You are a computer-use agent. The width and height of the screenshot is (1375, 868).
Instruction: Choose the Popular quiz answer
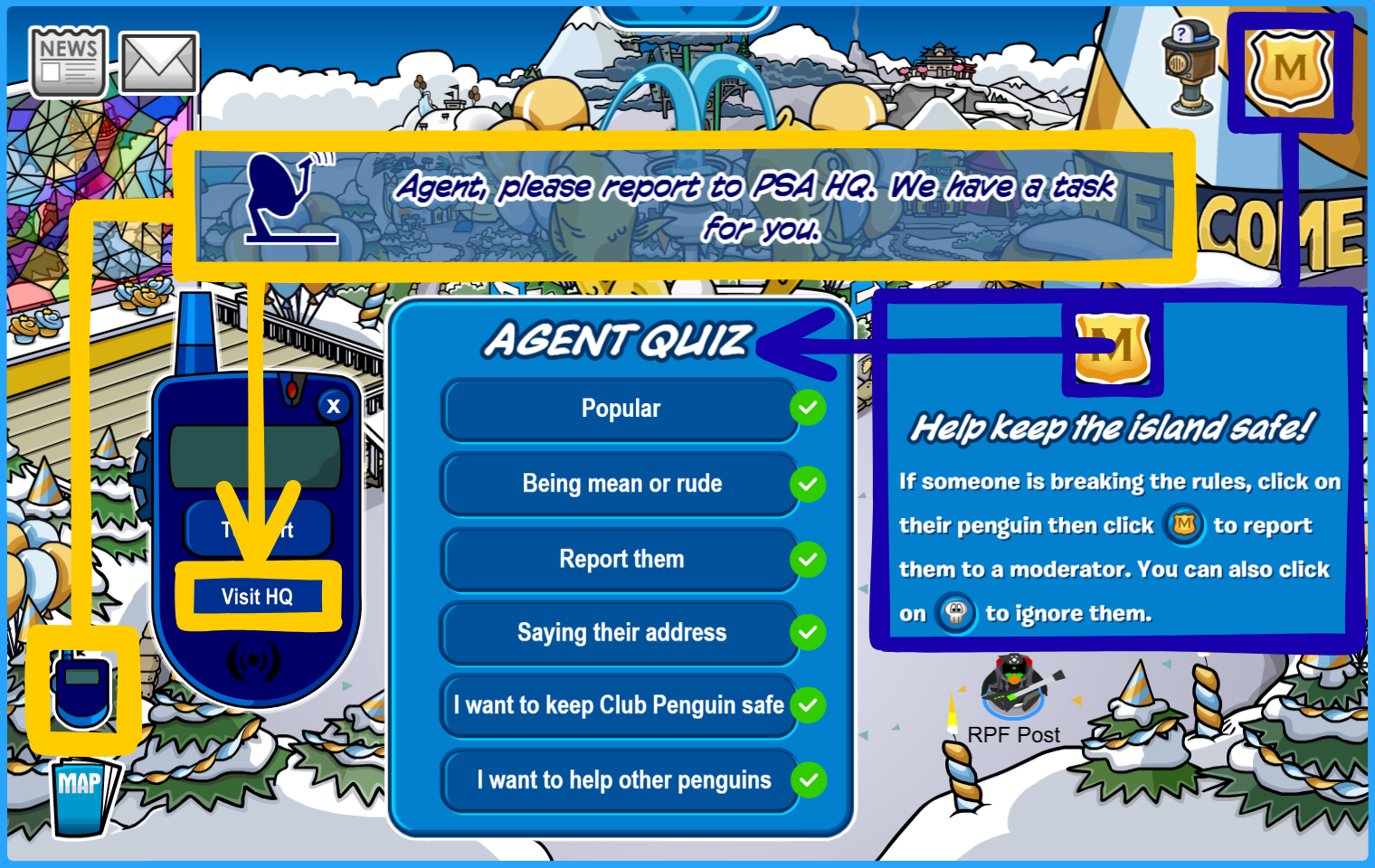point(621,409)
